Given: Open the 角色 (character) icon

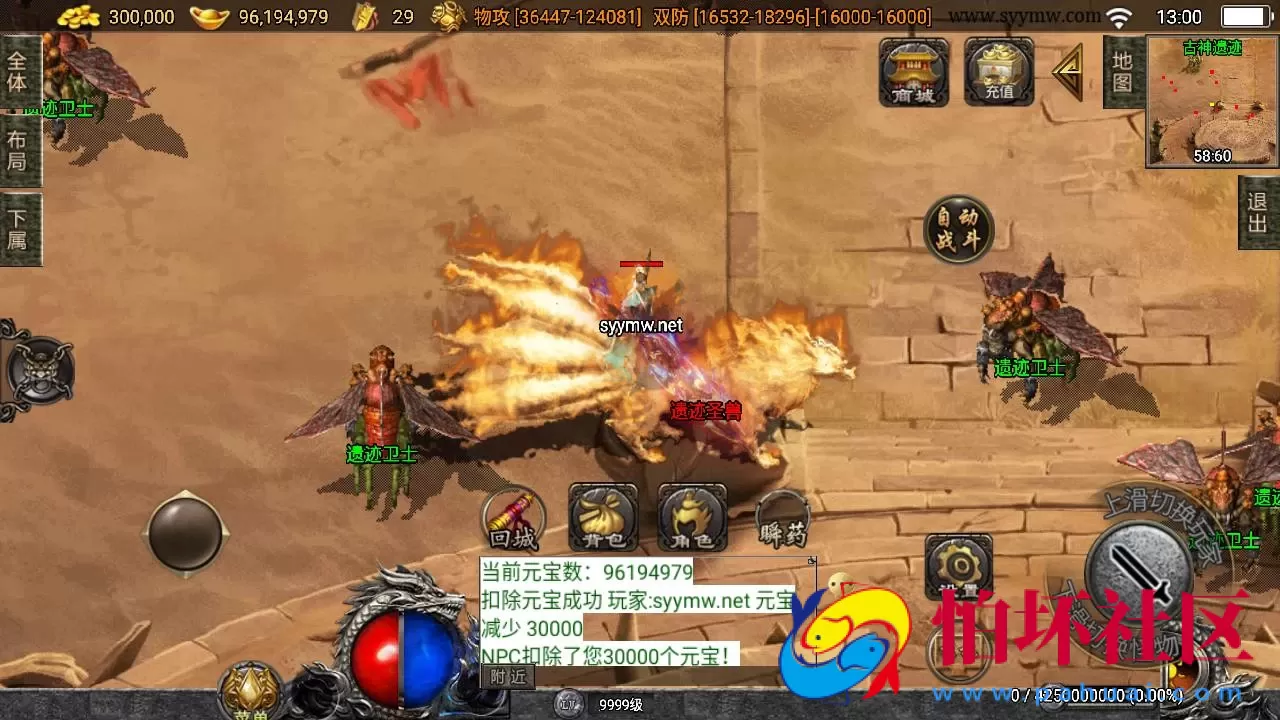Looking at the screenshot, I should [690, 519].
